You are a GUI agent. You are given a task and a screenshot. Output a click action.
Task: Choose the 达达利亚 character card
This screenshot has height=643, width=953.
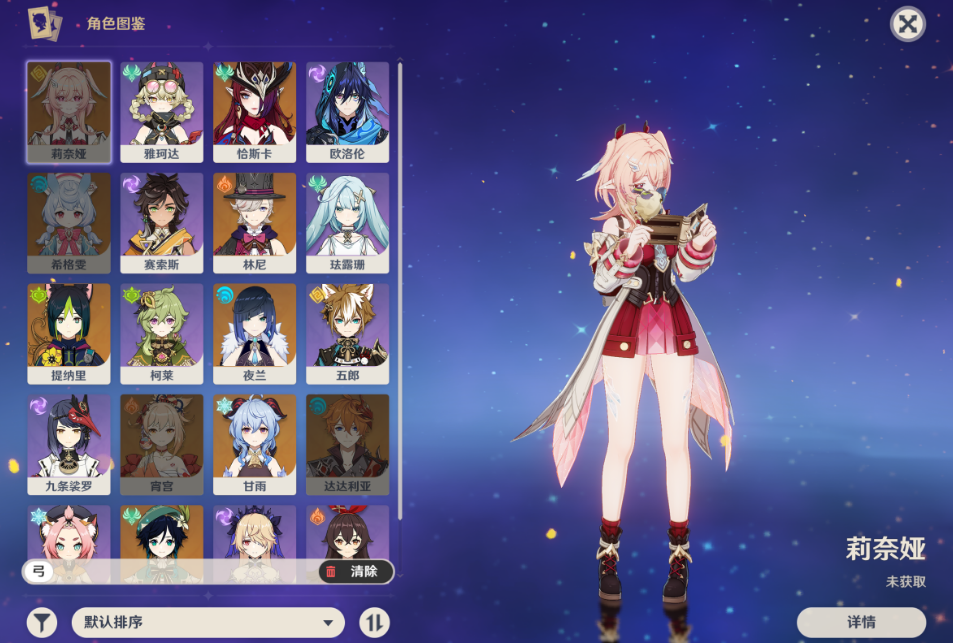click(347, 444)
